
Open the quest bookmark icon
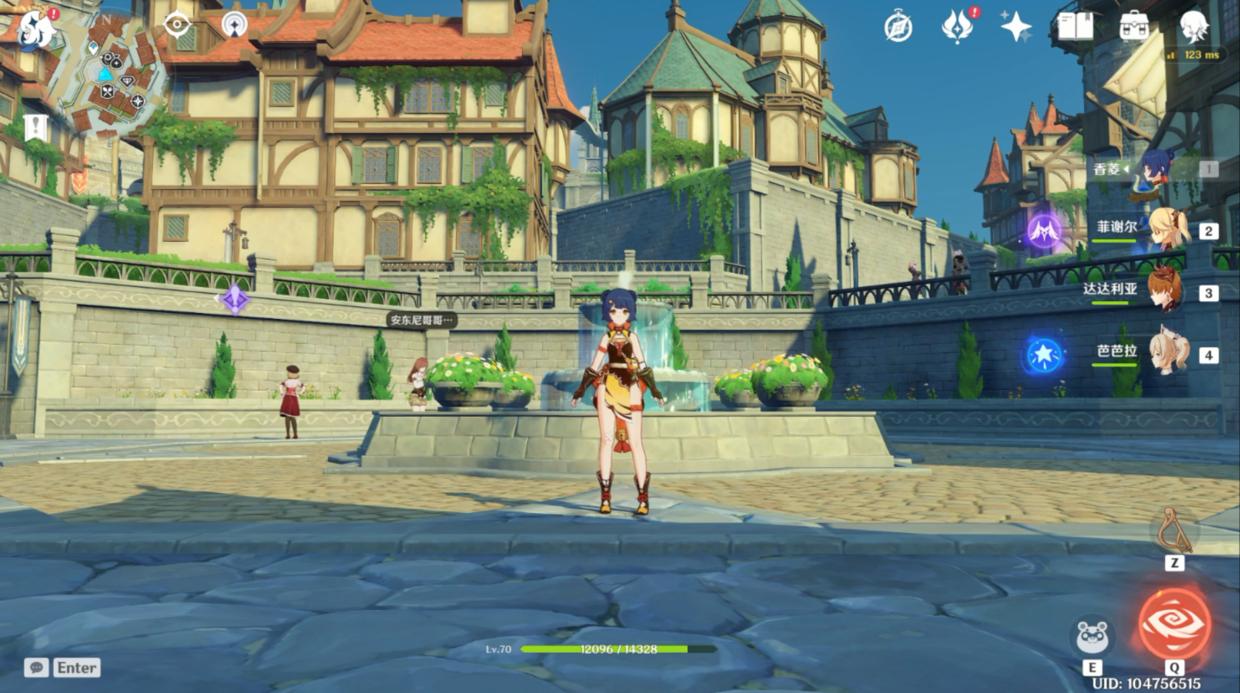click(x=36, y=127)
